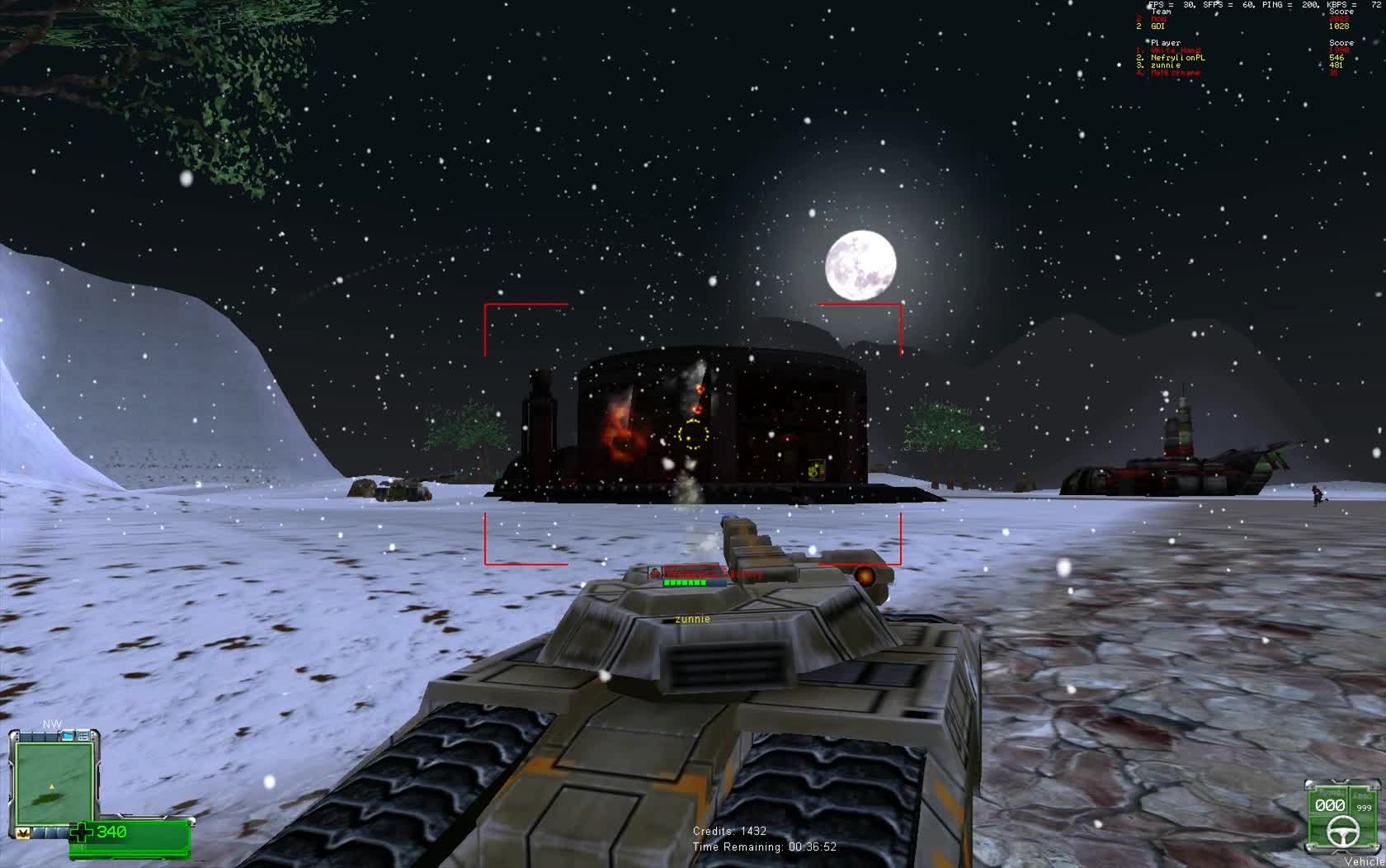Expand the Player score list

pyautogui.click(x=1163, y=43)
